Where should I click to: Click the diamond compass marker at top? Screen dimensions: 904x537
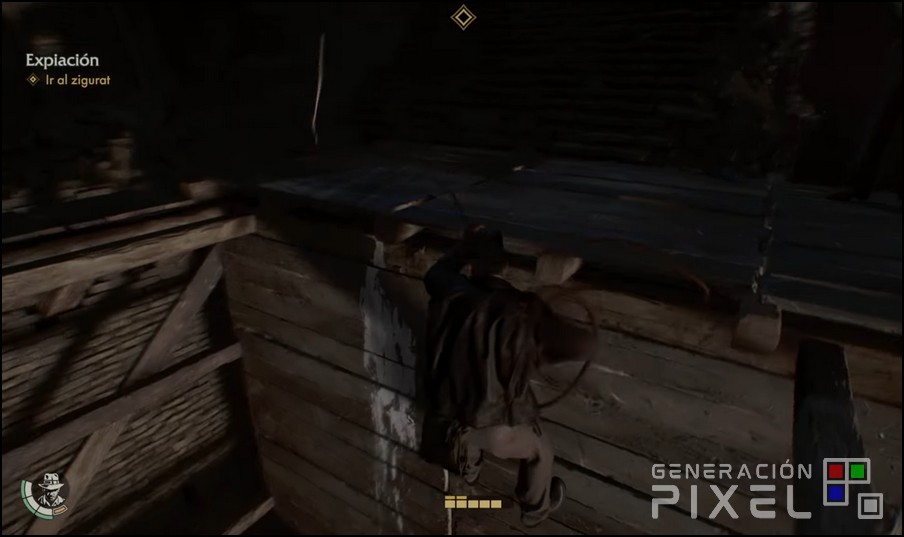point(463,17)
